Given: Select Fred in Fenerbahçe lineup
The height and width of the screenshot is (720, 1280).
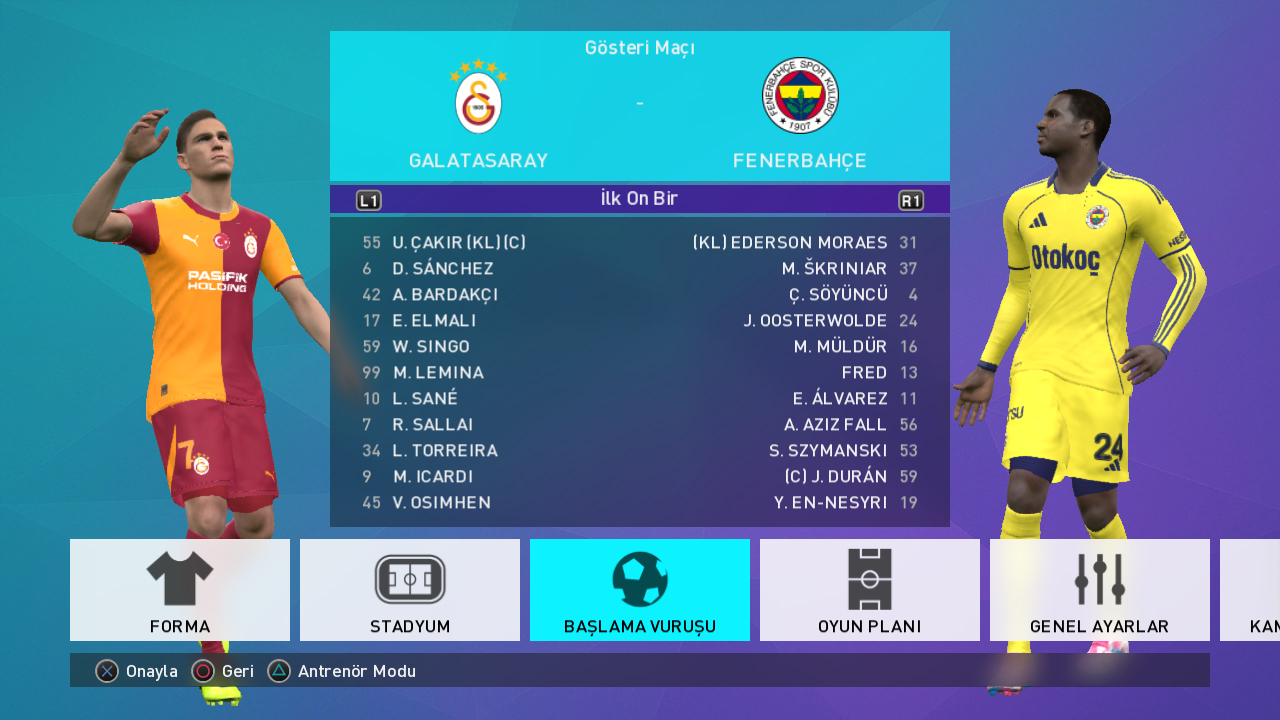Looking at the screenshot, I should (x=864, y=373).
